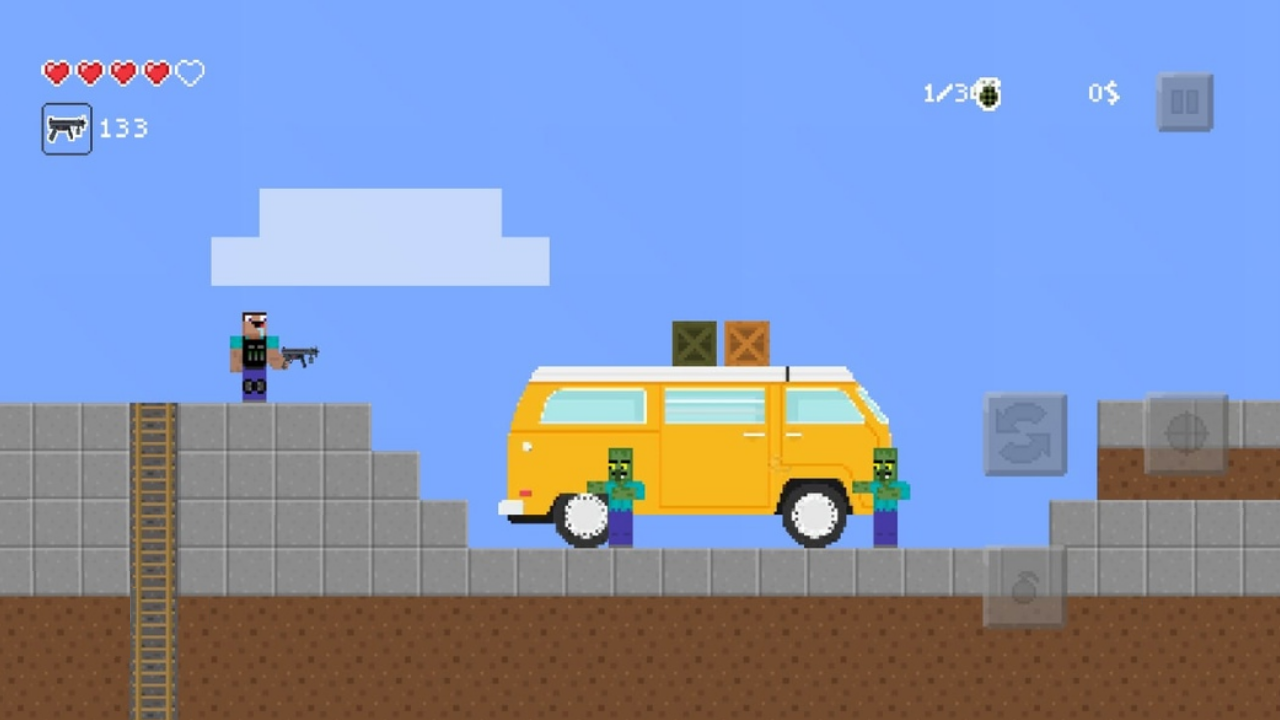Select the brown crate on the van roof
1280x720 pixels.
748,343
